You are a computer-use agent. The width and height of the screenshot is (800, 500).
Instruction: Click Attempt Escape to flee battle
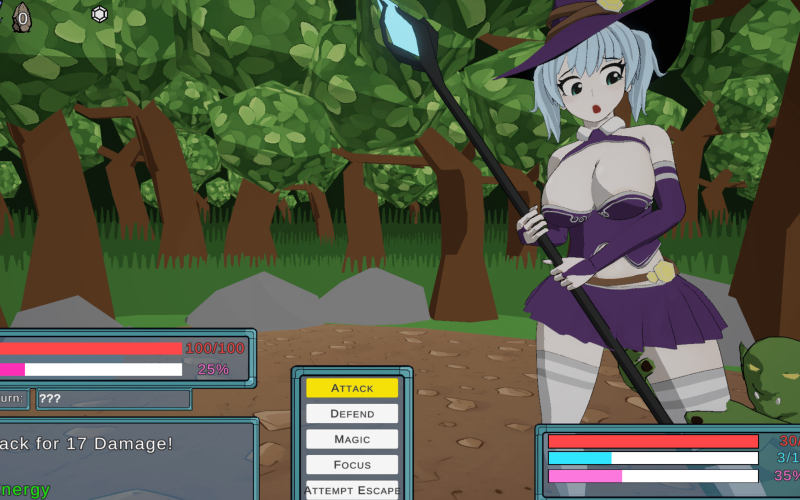coord(352,490)
